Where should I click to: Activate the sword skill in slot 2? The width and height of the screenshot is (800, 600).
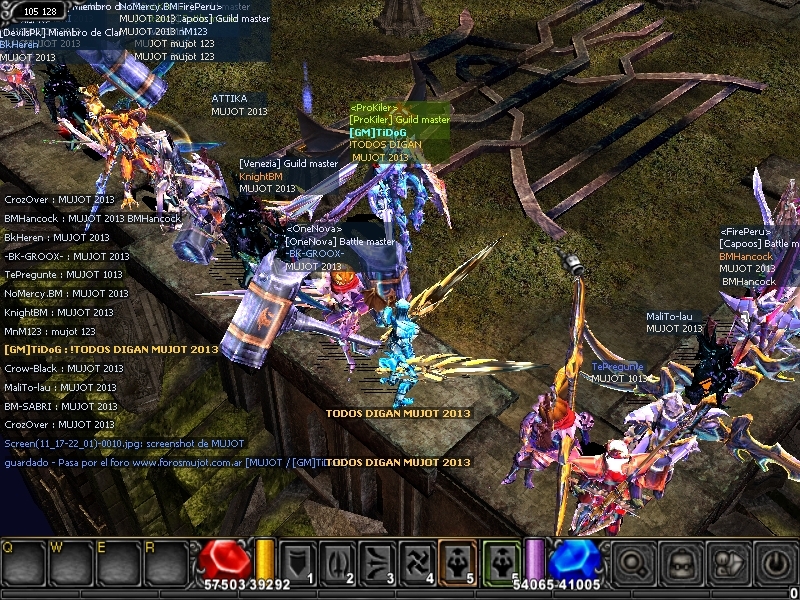click(337, 562)
